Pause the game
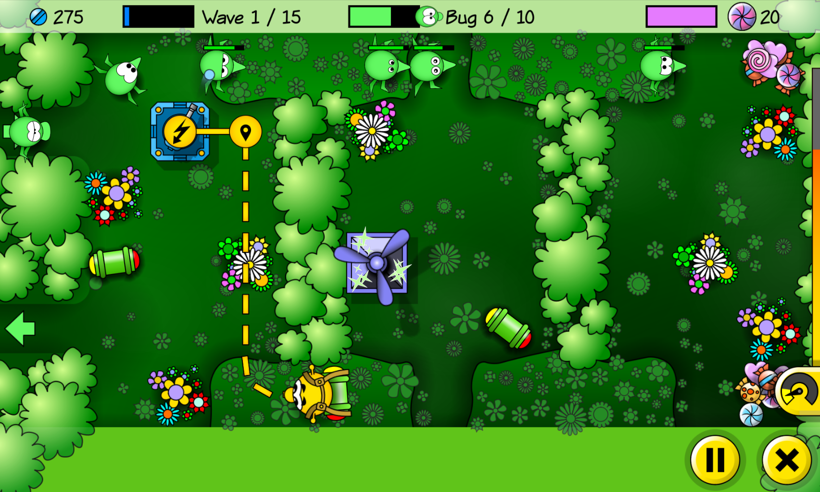The height and width of the screenshot is (492, 820). click(715, 460)
